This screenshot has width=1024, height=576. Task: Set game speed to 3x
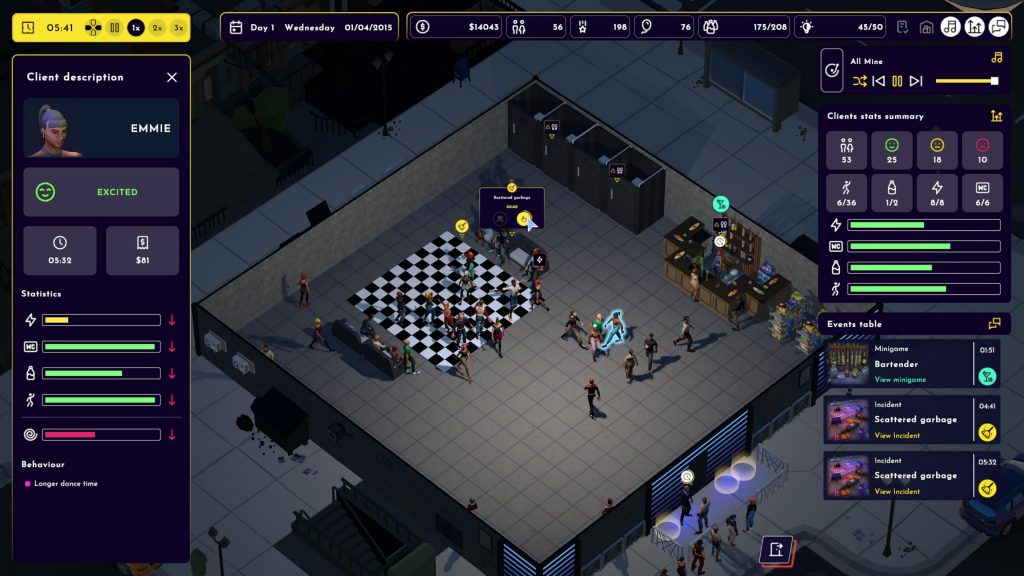[x=178, y=28]
